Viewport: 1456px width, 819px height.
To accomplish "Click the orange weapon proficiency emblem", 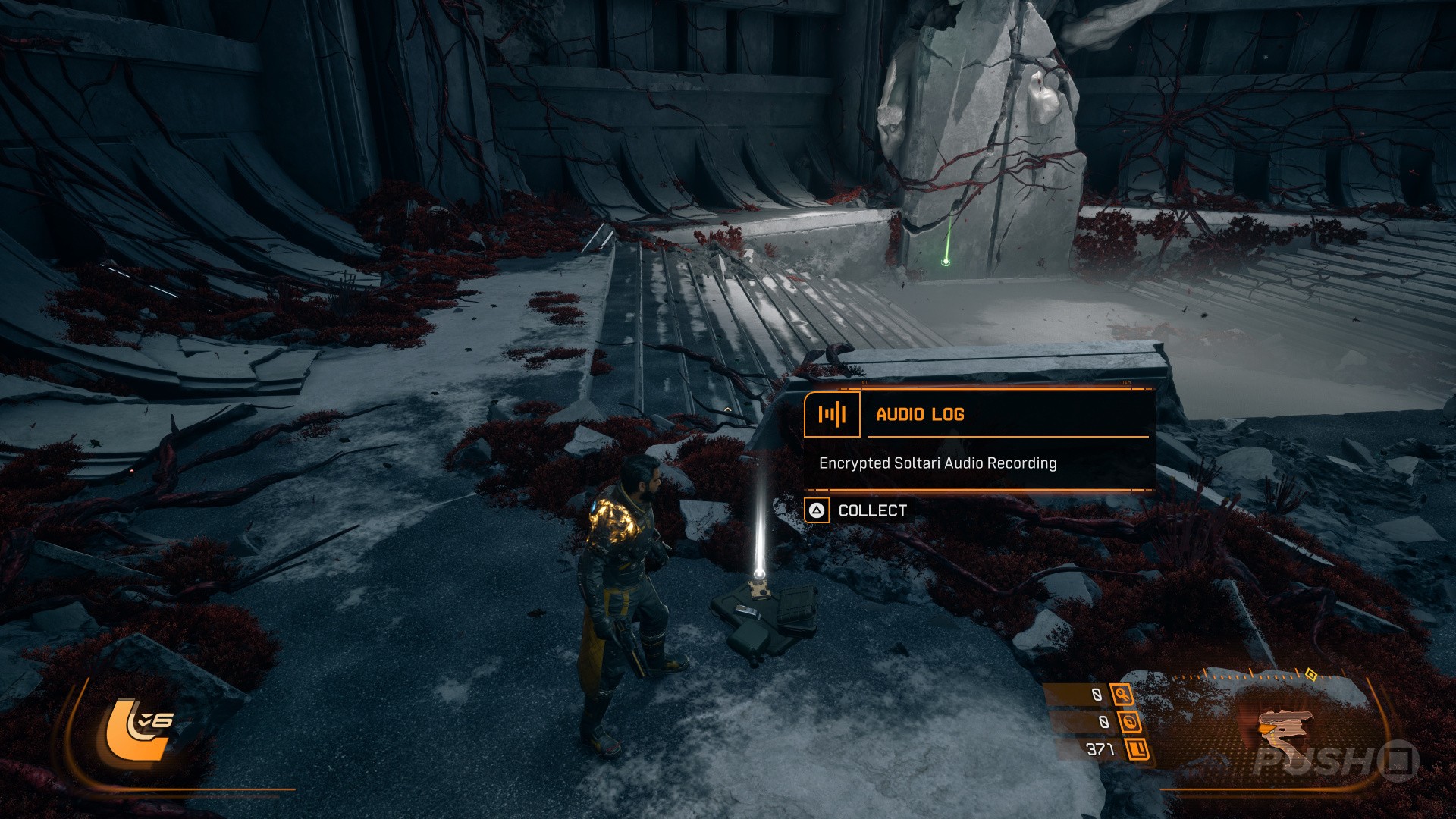I will [x=140, y=728].
